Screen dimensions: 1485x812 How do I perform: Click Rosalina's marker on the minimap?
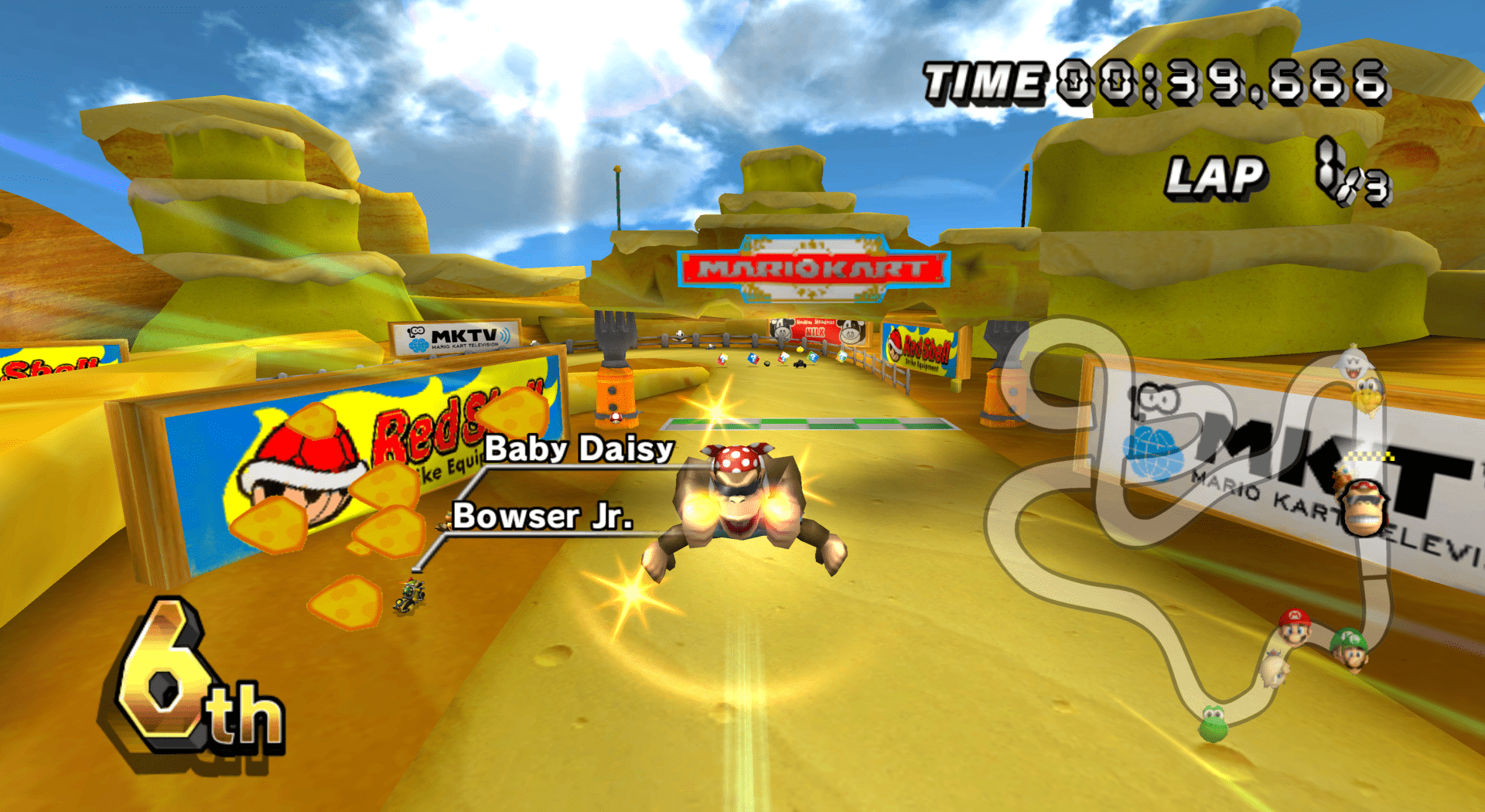1273,668
